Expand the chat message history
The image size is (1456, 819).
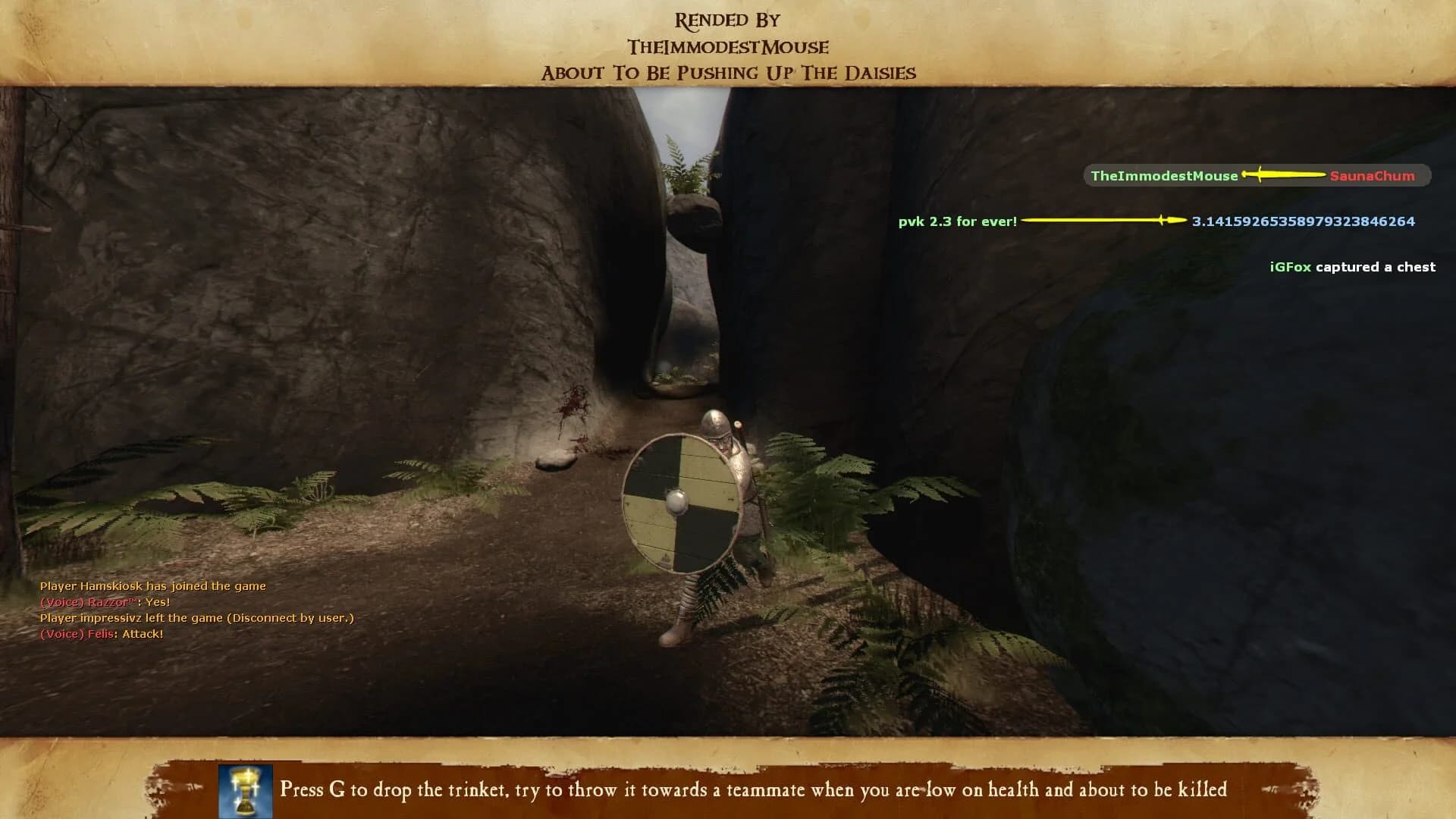[x=190, y=610]
